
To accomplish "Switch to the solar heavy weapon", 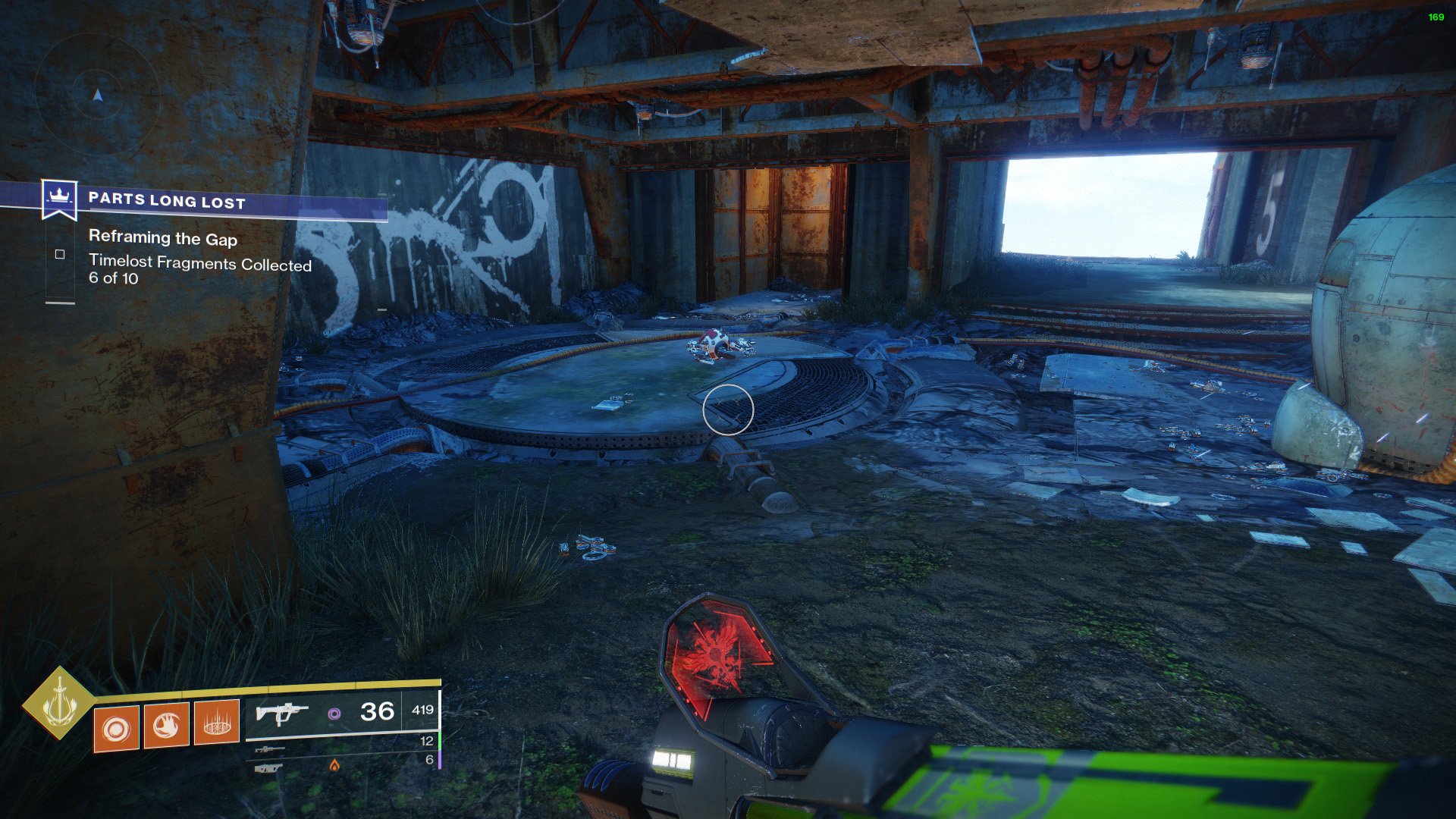I will [270, 768].
